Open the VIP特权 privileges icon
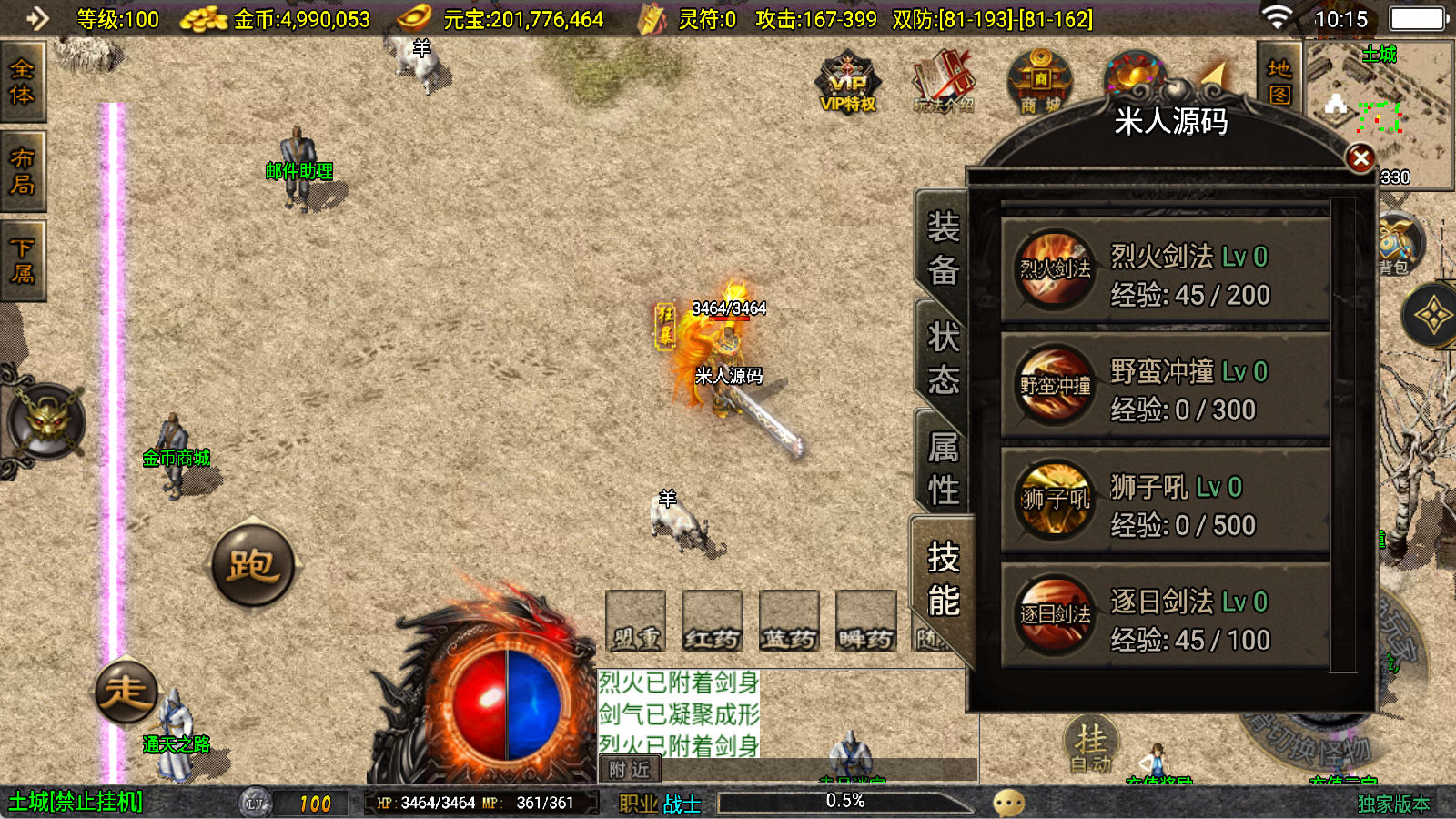Screen dimensions: 1456x819 848,84
